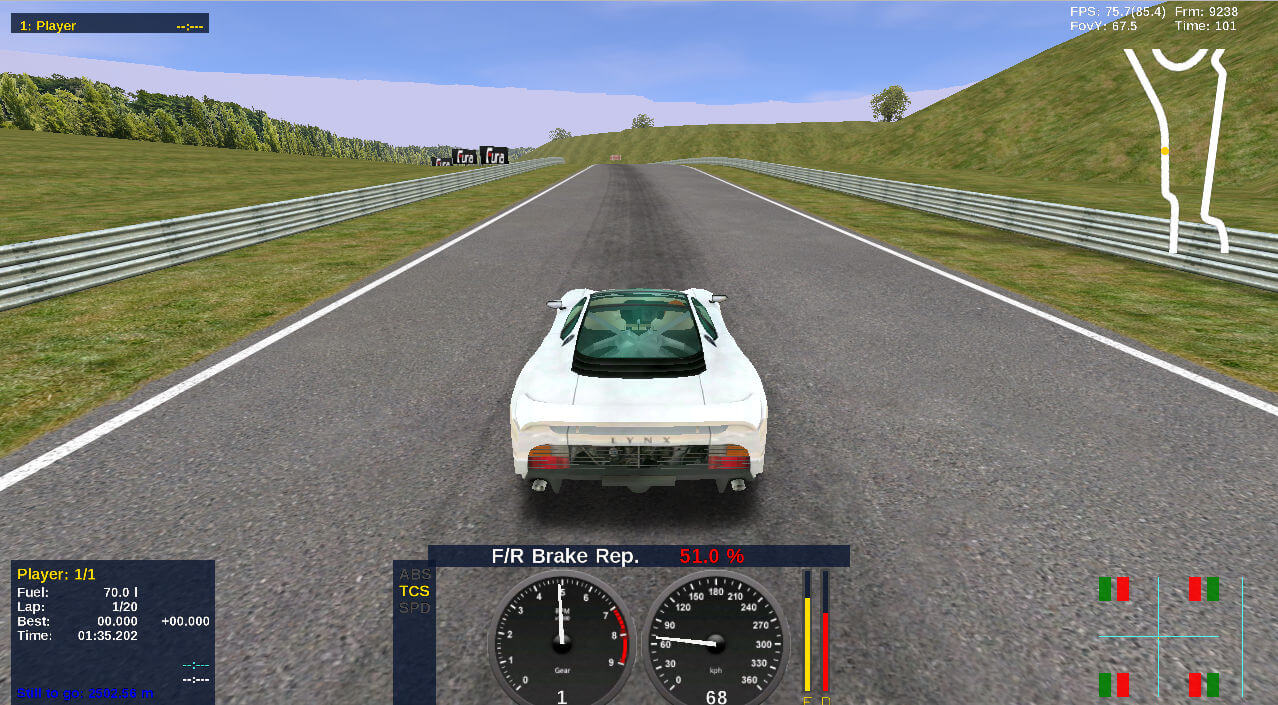1278x705 pixels.
Task: Toggle the TCS indicator
Action: pos(414,591)
